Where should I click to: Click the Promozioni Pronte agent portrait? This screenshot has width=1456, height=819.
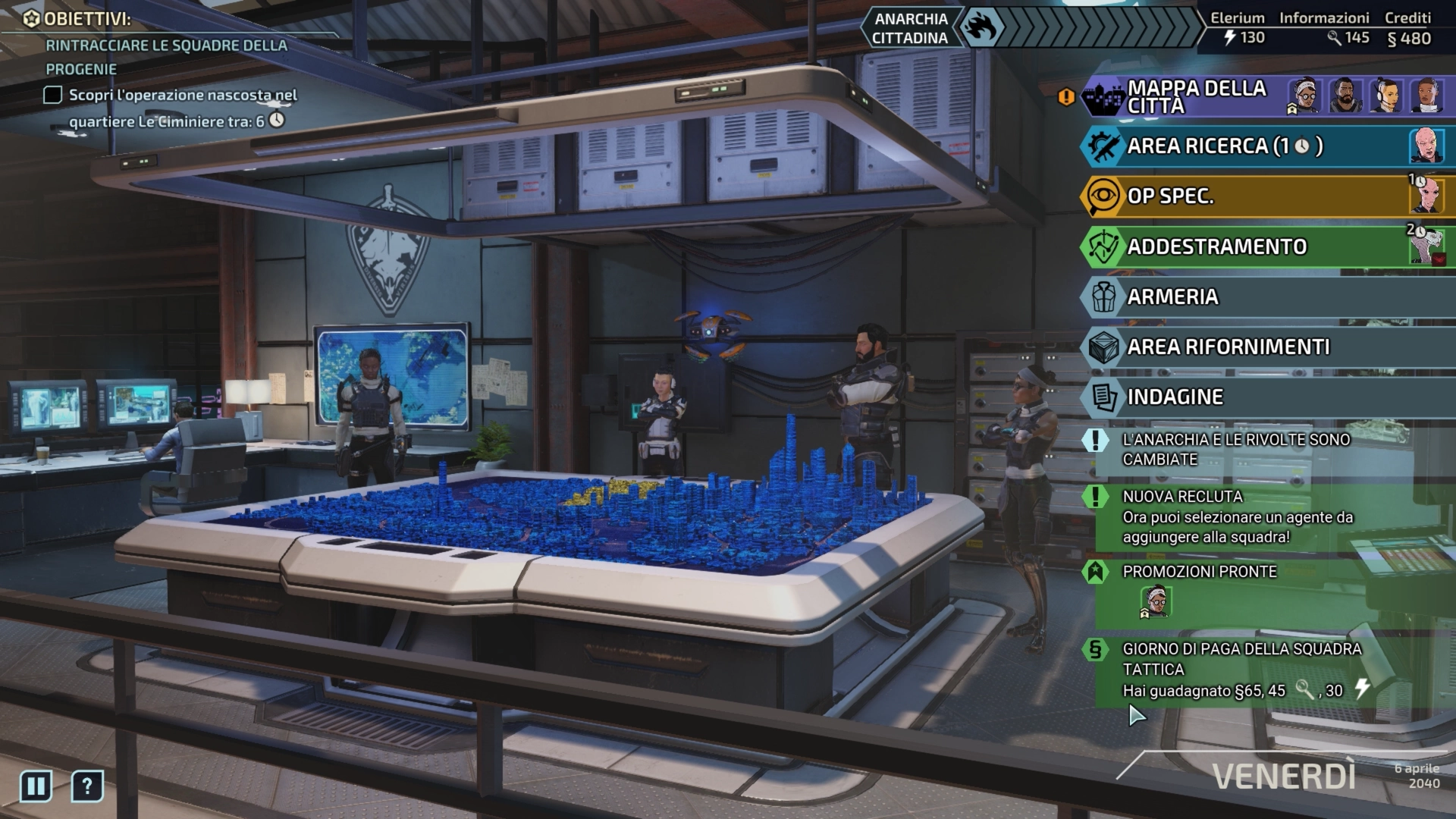coord(1156,601)
